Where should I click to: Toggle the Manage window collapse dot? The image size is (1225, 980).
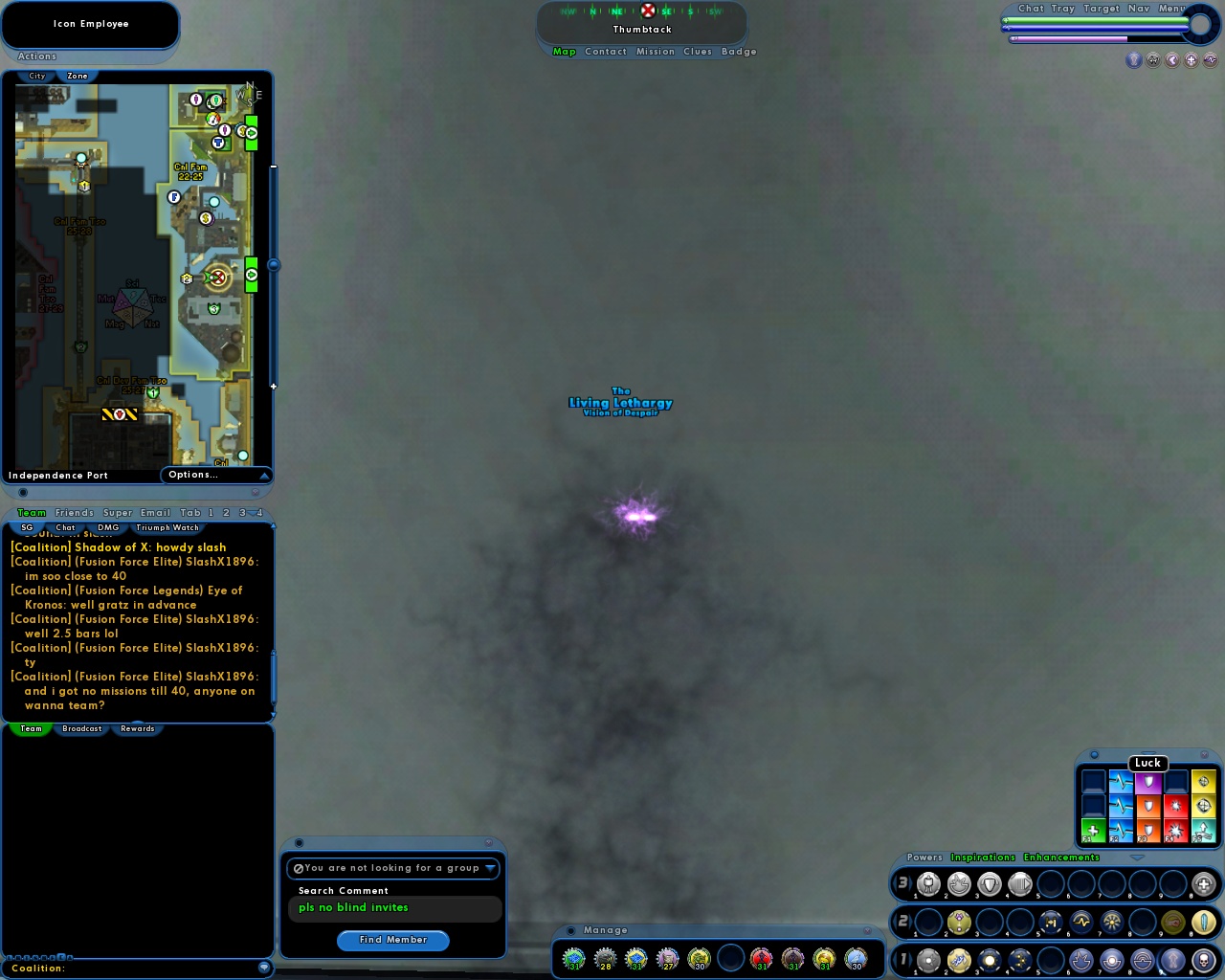(x=570, y=929)
